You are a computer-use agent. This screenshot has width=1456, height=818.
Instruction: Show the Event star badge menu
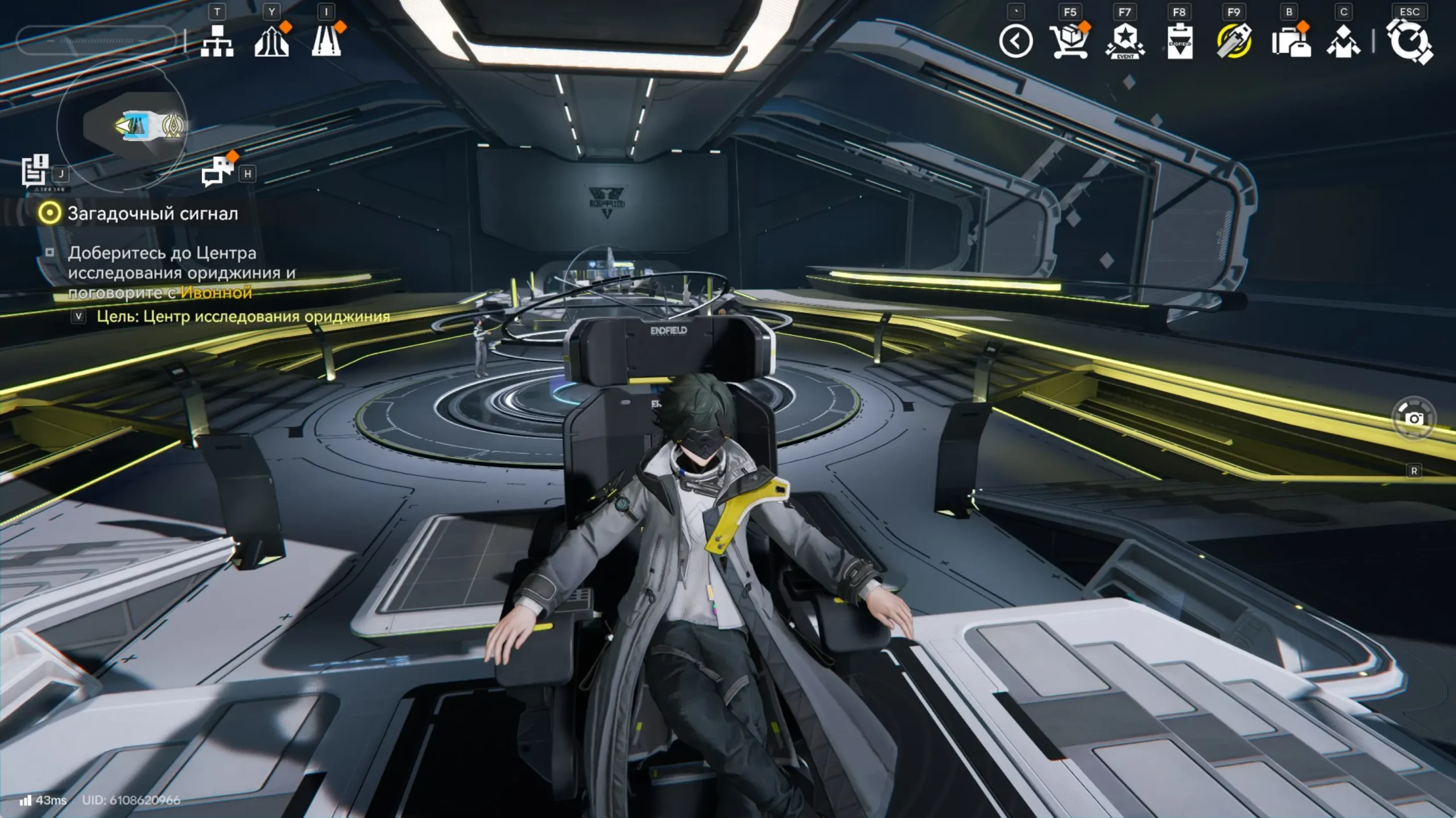pos(1124,41)
